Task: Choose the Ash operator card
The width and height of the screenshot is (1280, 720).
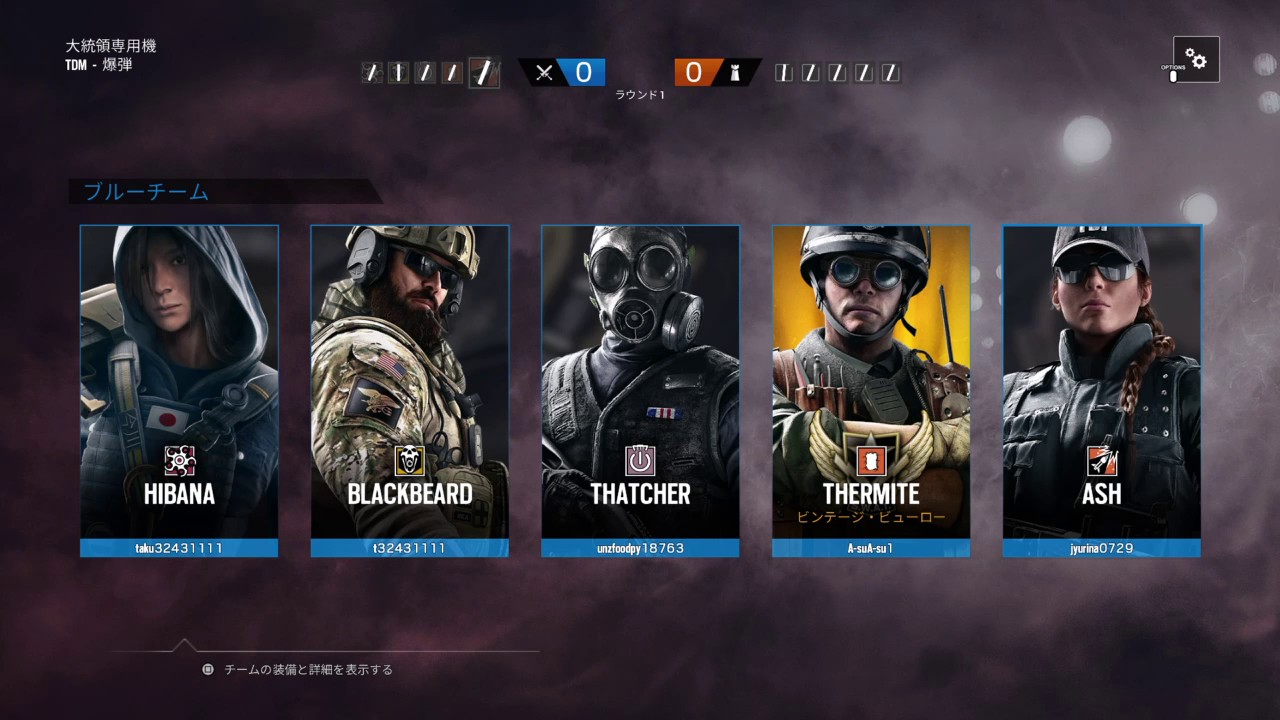Action: click(x=1101, y=380)
